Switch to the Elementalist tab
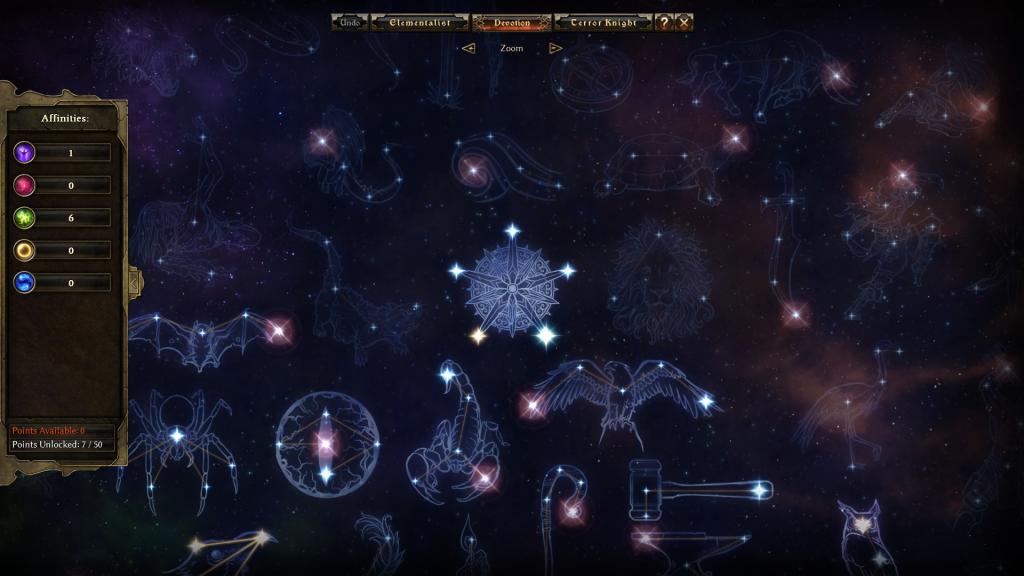1024x576 pixels. pos(419,22)
